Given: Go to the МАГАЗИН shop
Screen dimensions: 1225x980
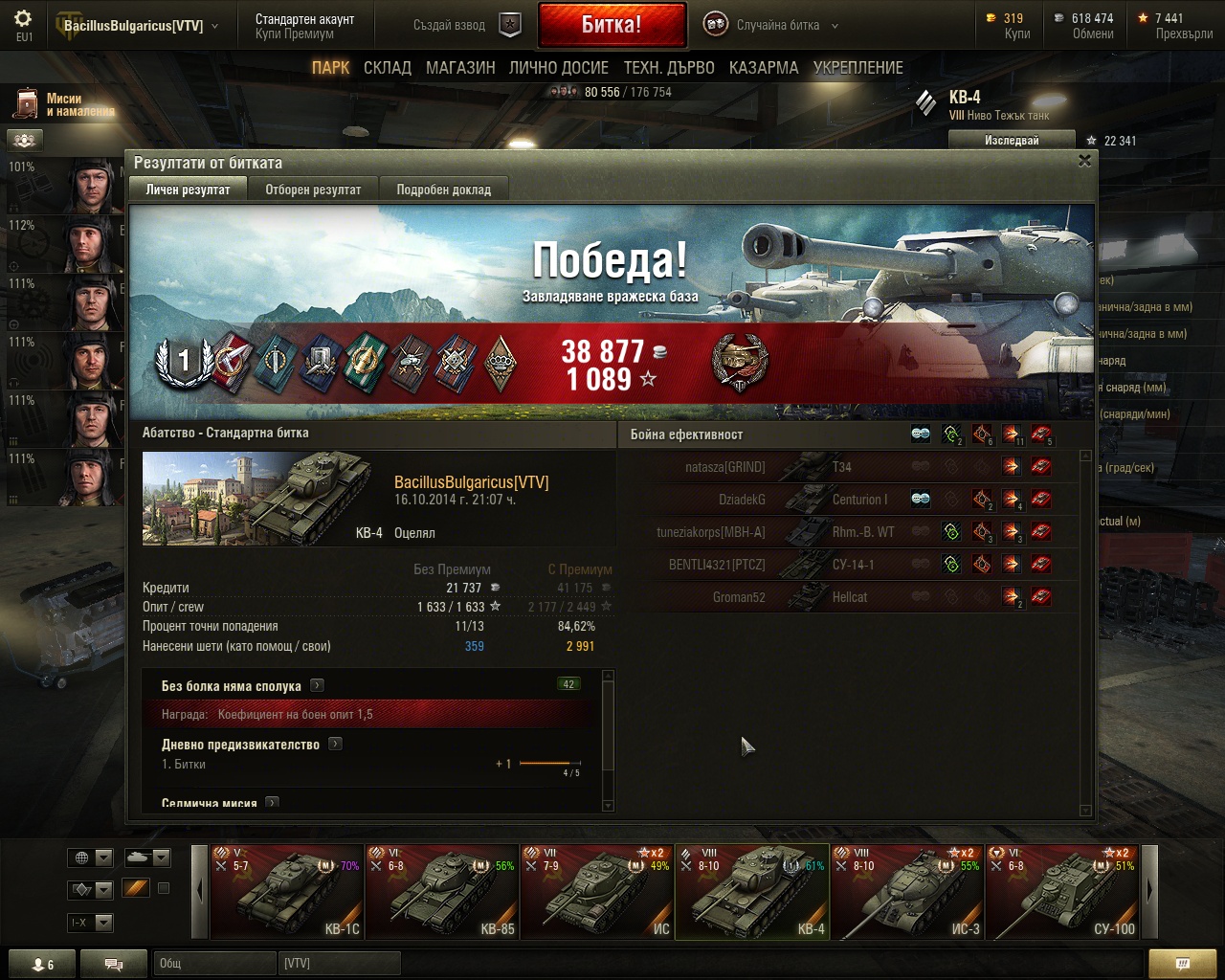Looking at the screenshot, I should [x=460, y=68].
